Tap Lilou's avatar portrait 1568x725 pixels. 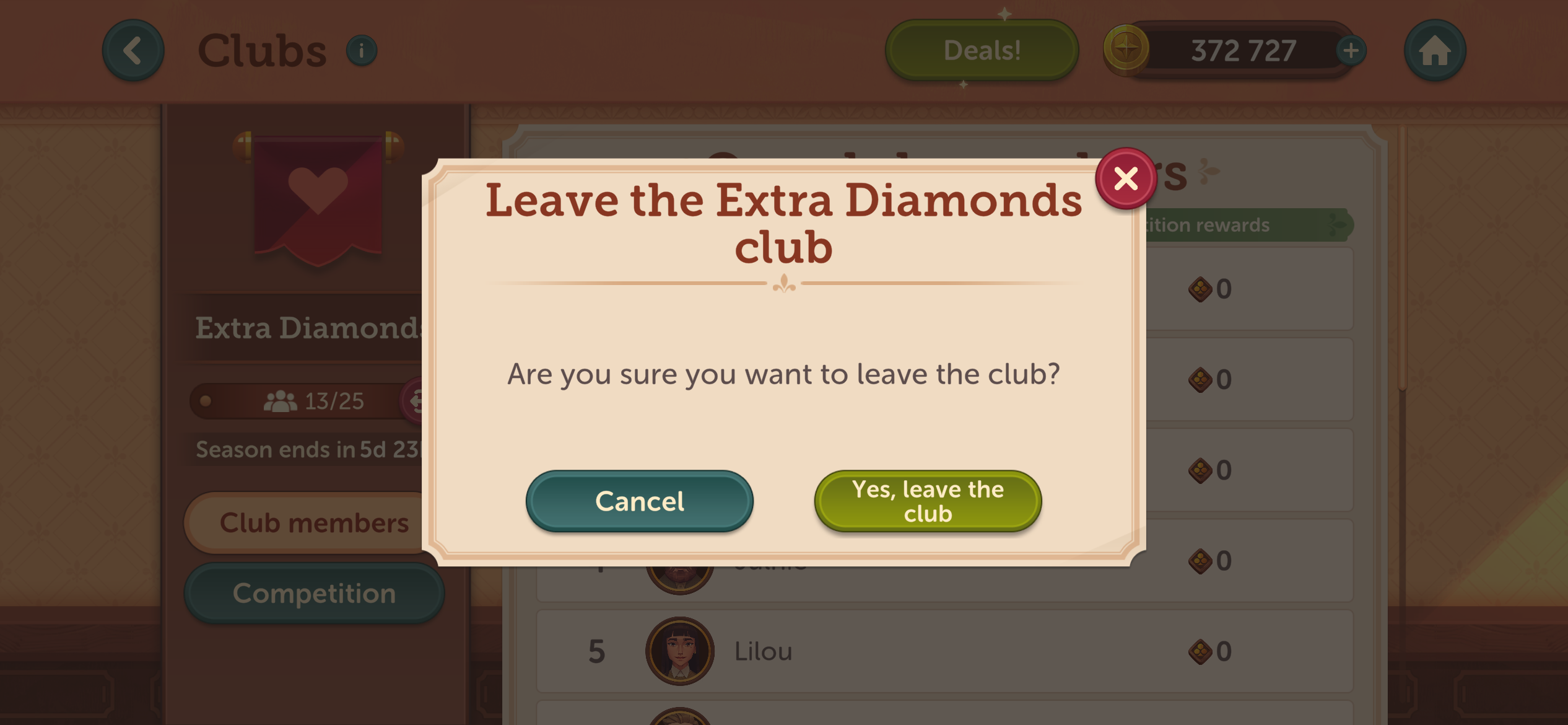(679, 651)
